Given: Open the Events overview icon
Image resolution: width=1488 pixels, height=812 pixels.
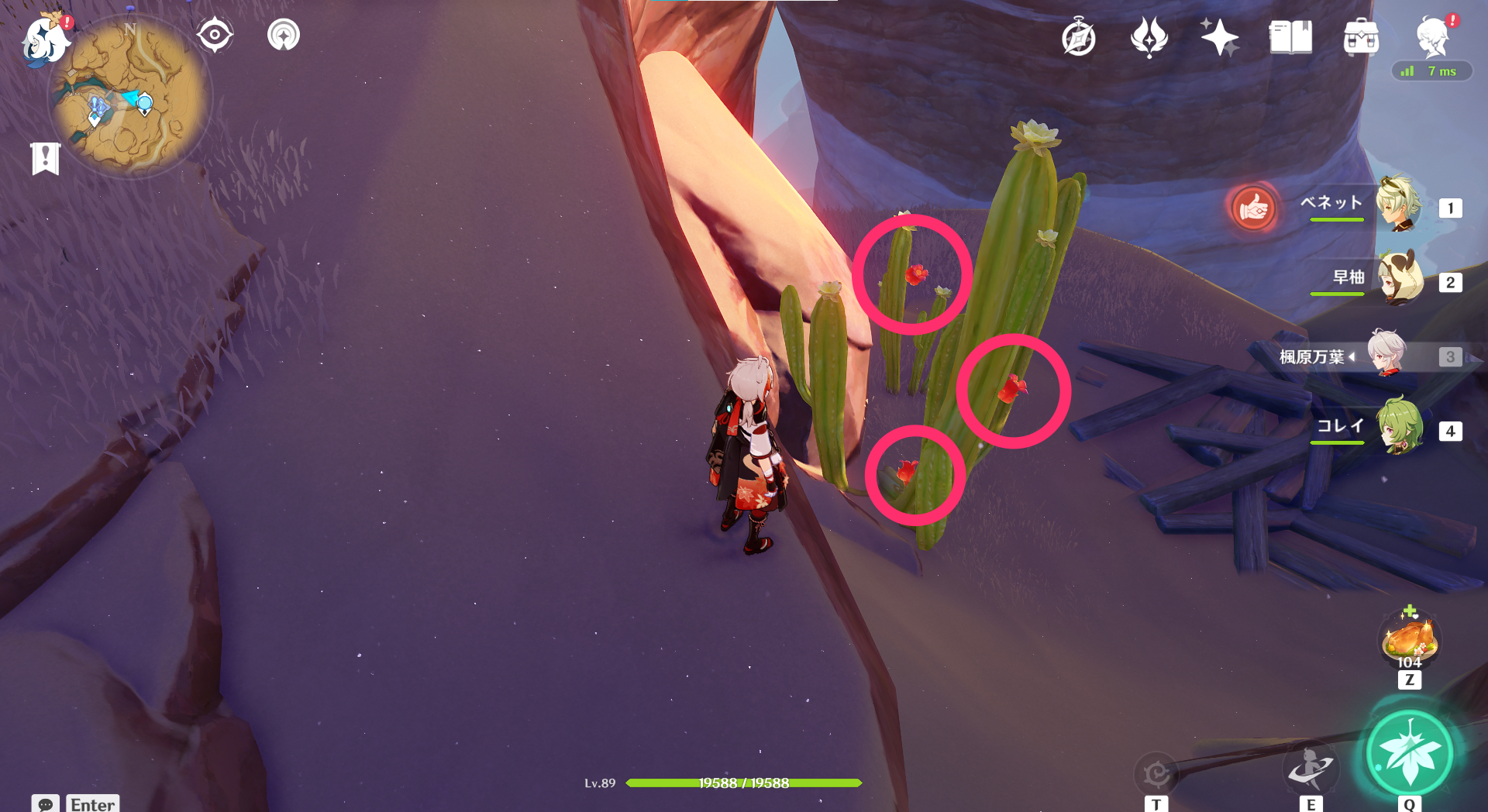Looking at the screenshot, I should 1149,36.
